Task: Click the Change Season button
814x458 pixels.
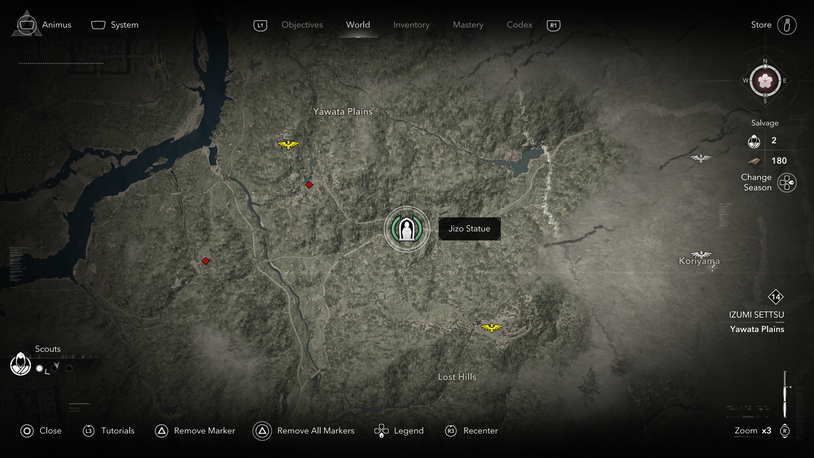Action: (x=787, y=183)
